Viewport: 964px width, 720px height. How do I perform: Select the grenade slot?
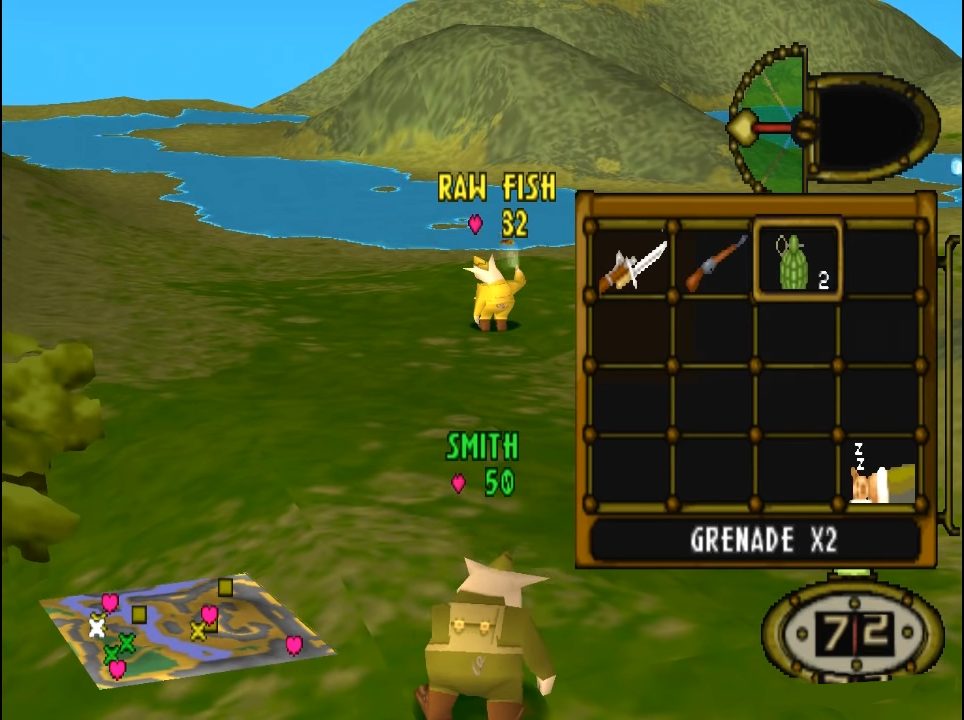point(797,262)
